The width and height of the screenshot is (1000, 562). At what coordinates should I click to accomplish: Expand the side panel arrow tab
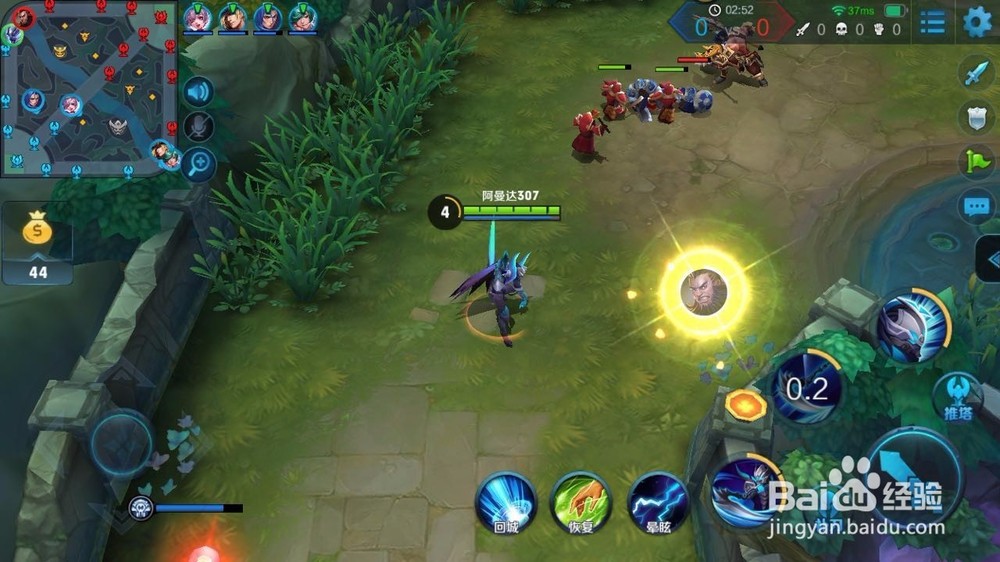[988, 258]
